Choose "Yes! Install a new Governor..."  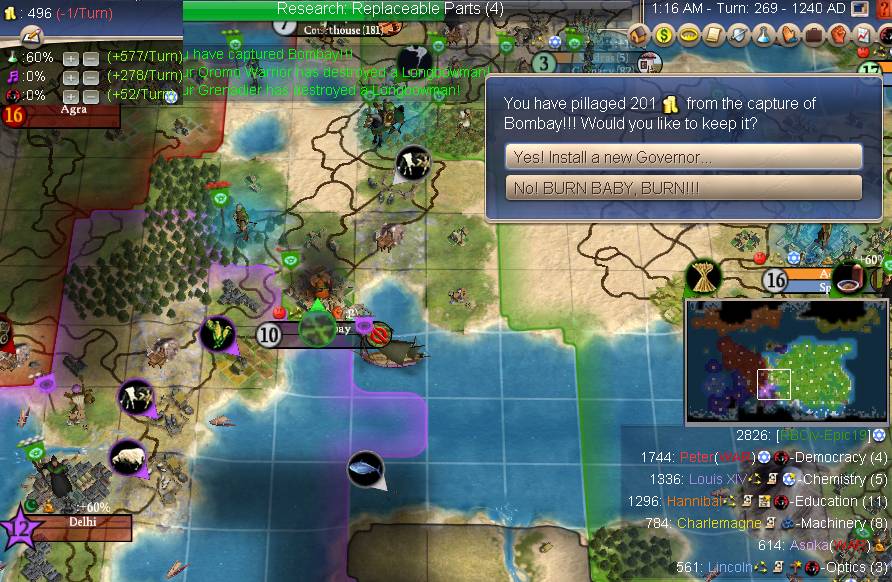coord(683,157)
